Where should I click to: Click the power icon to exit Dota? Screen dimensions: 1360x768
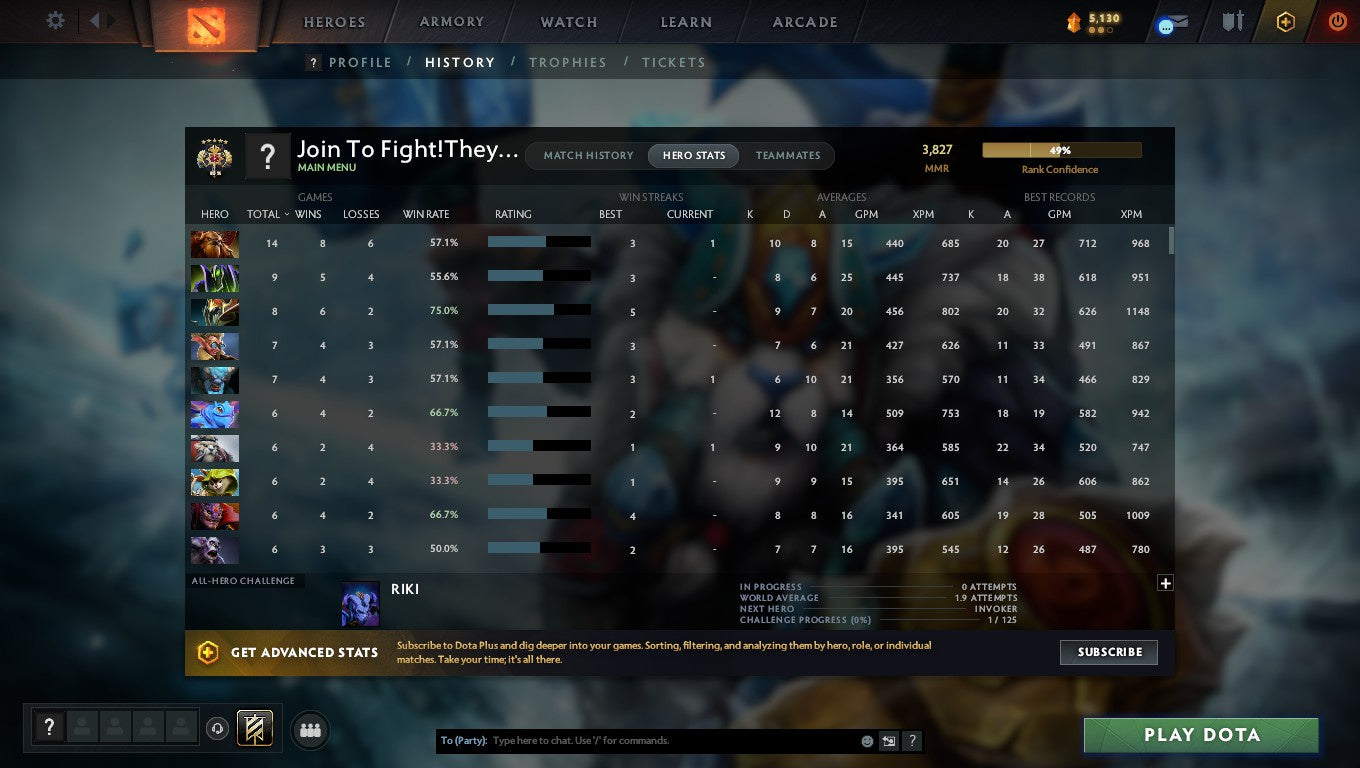(x=1338, y=21)
